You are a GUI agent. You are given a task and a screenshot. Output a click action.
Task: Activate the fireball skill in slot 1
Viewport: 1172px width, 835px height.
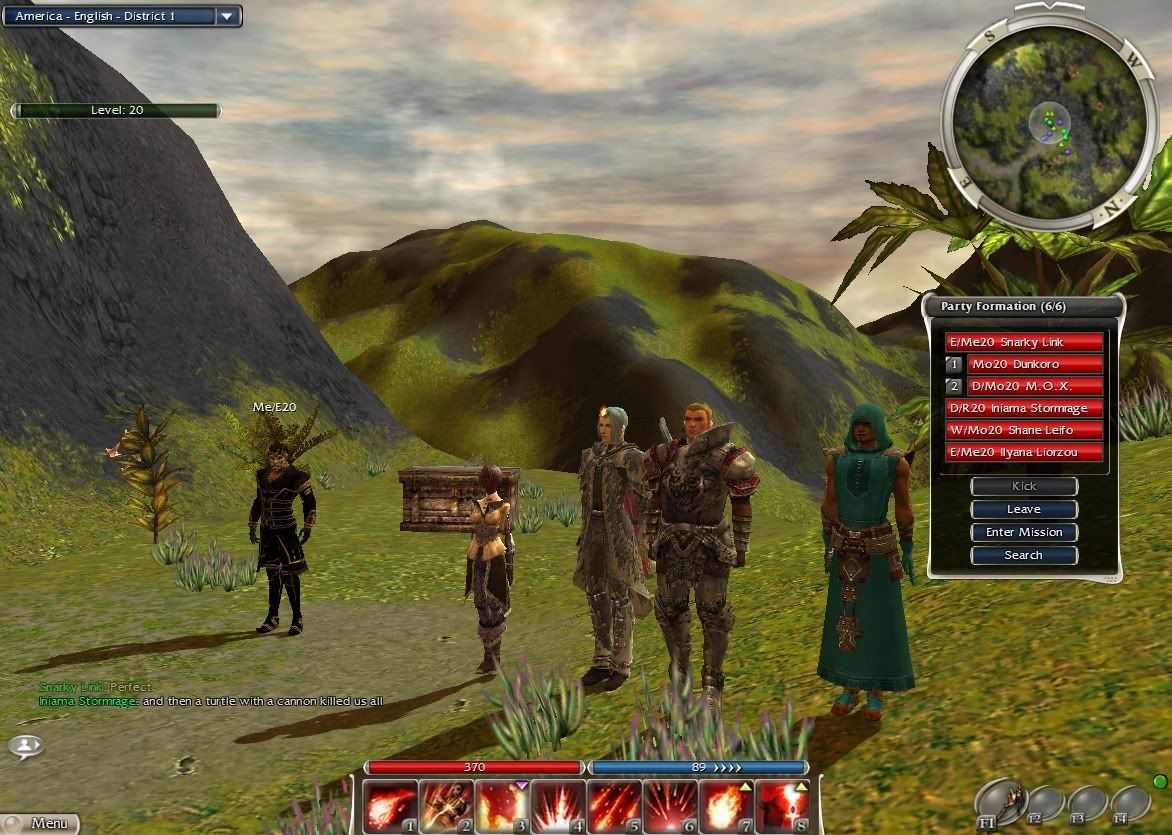click(x=390, y=806)
